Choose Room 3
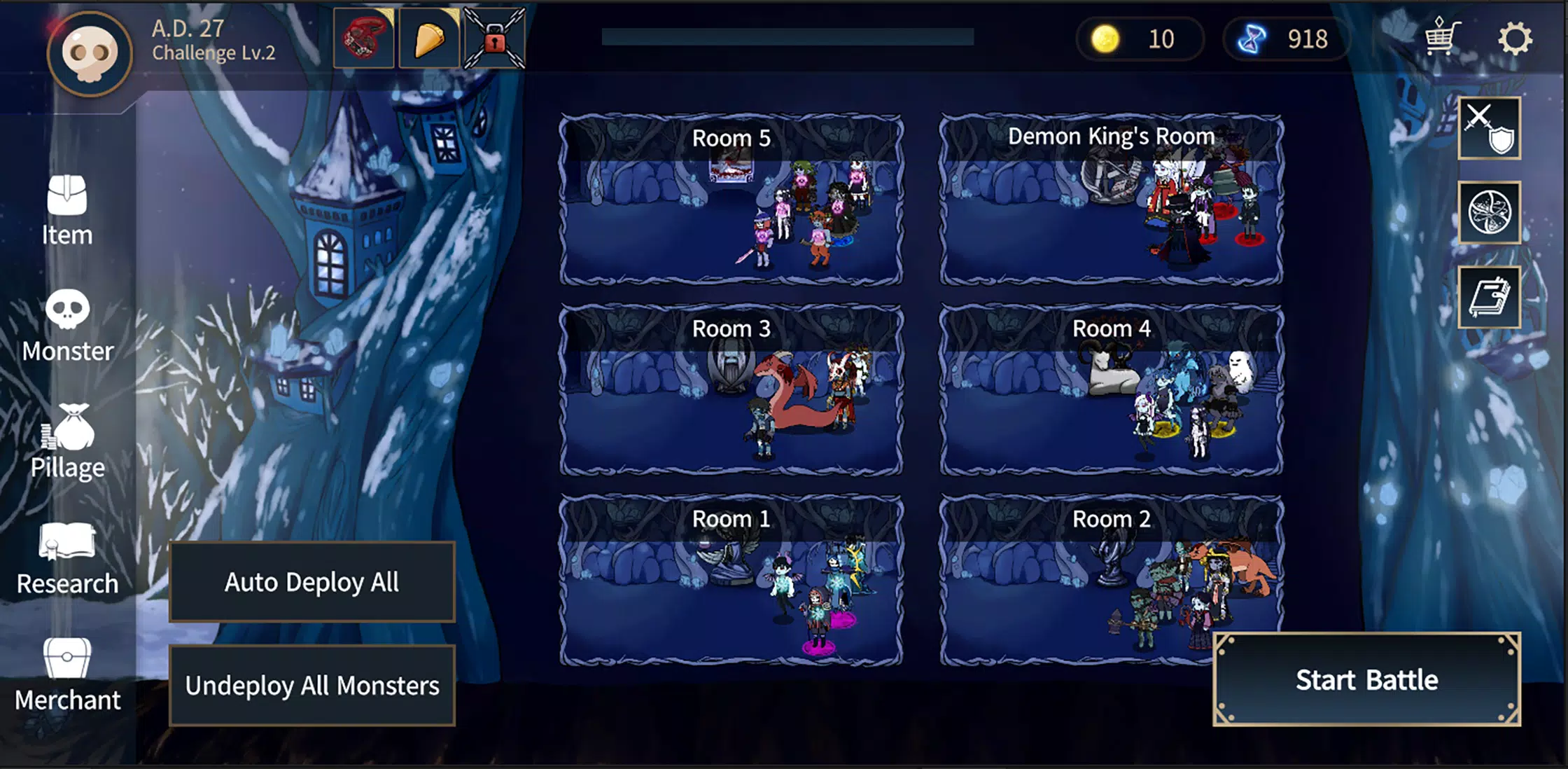Viewport: 1568px width, 769px height. coord(731,390)
